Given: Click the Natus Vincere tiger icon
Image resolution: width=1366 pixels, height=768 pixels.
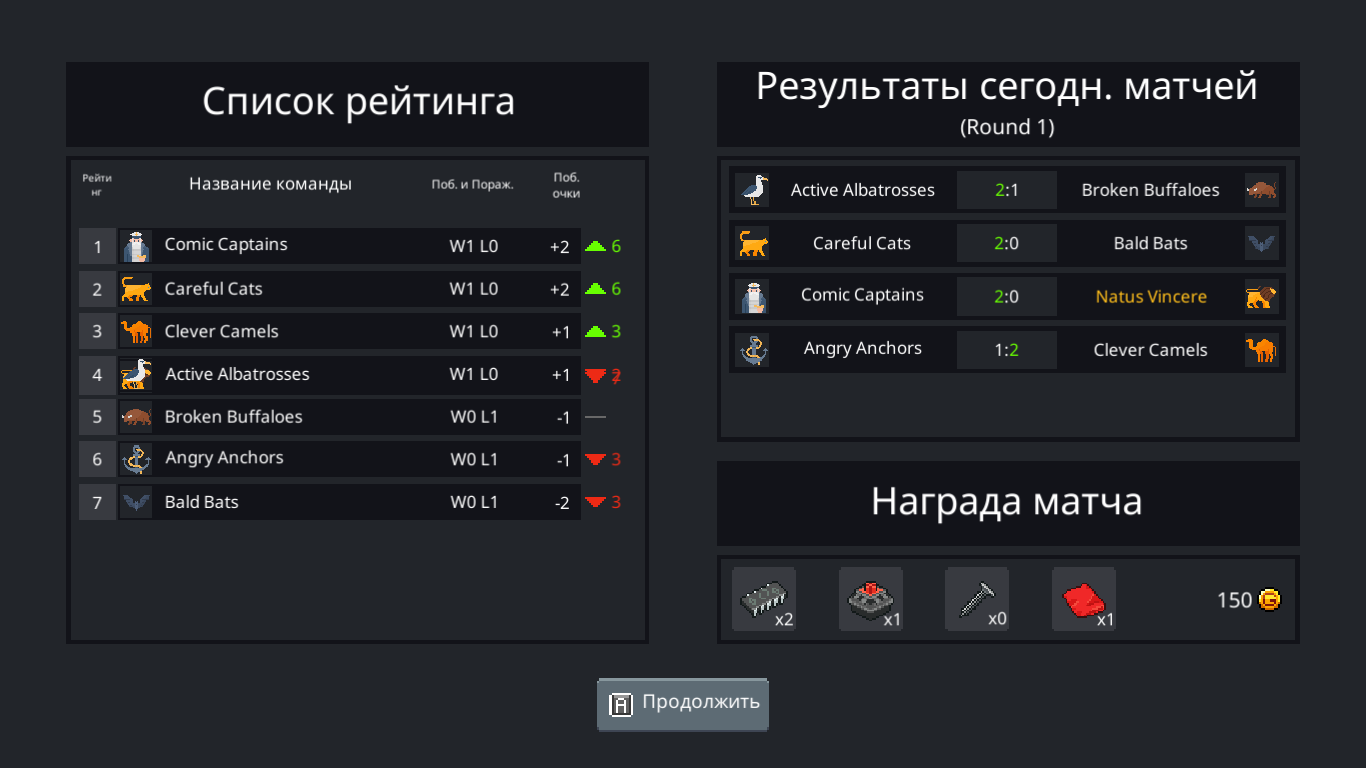Looking at the screenshot, I should tap(1261, 296).
